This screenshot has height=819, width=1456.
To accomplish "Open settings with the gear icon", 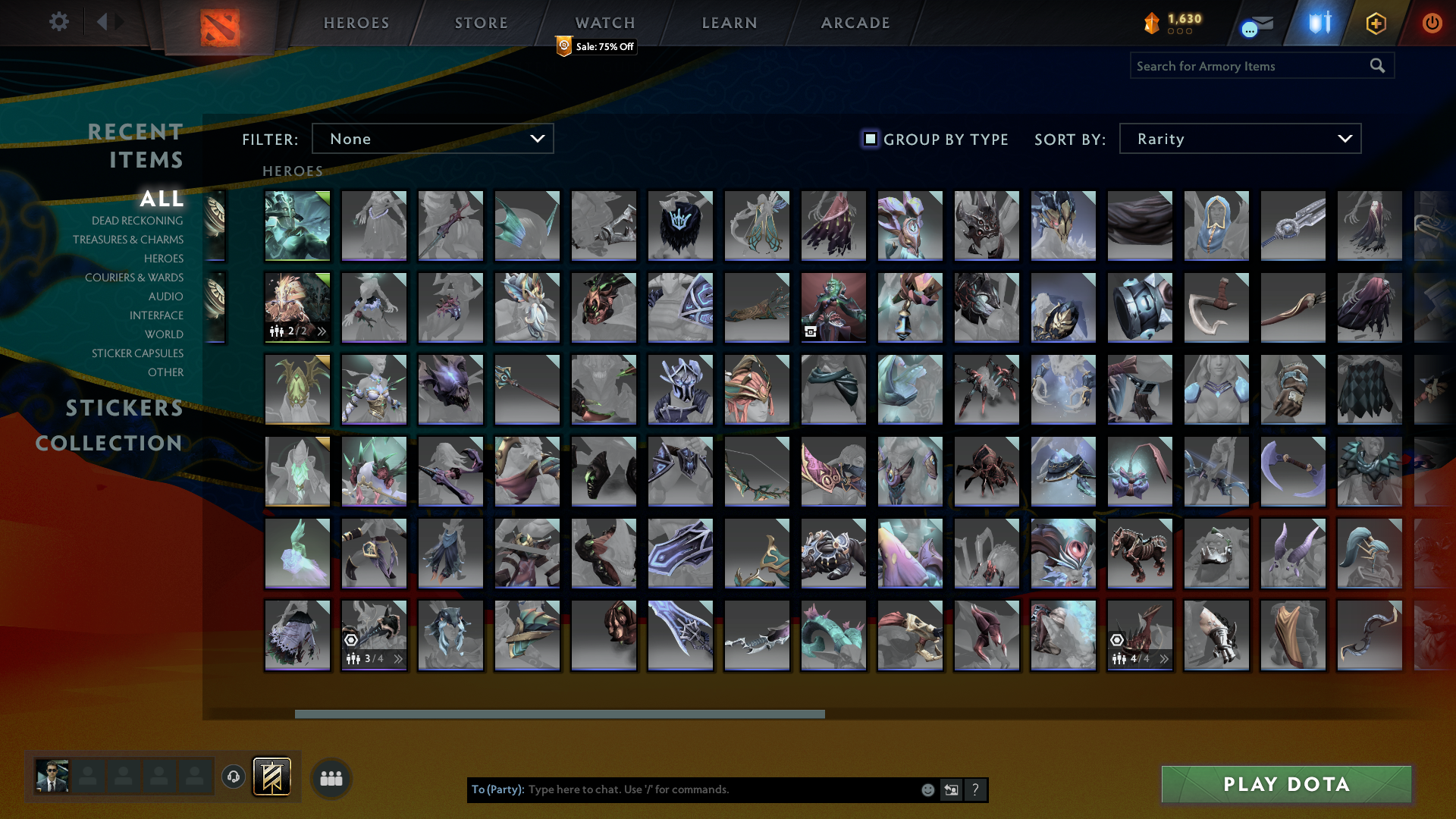I will pyautogui.click(x=58, y=22).
